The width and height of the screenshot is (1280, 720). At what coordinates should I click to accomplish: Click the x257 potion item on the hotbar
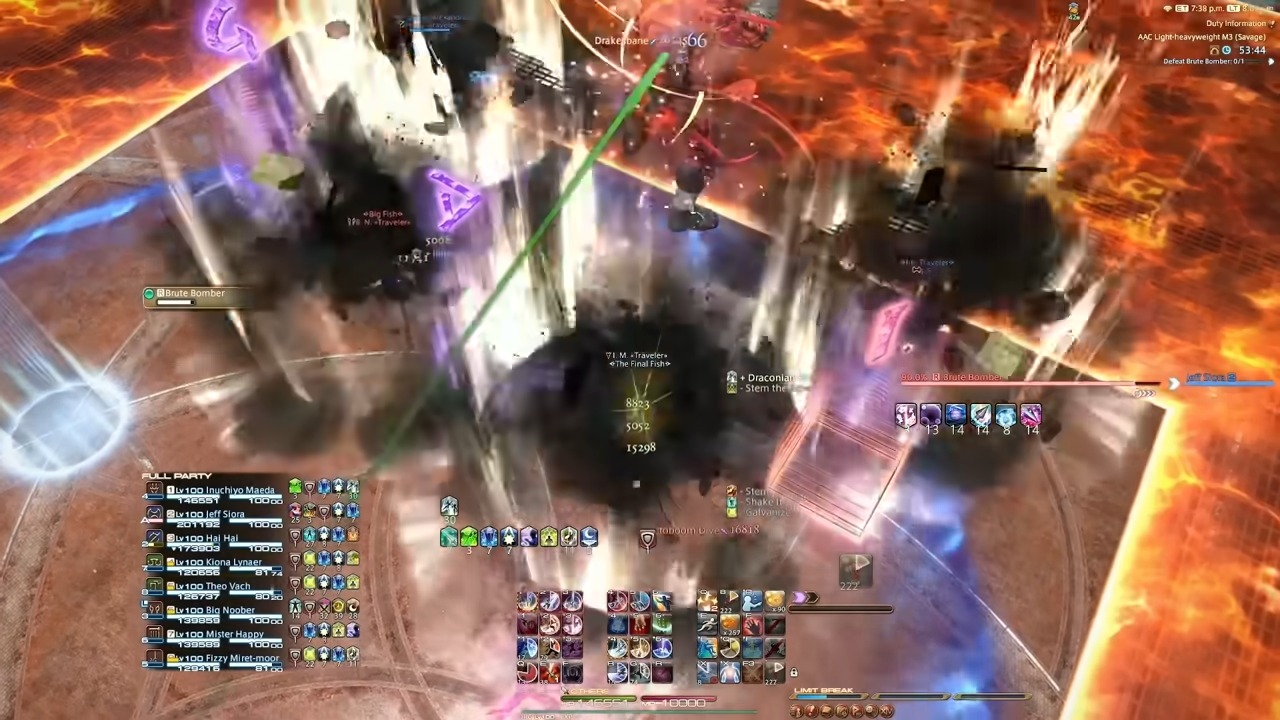pyautogui.click(x=730, y=623)
